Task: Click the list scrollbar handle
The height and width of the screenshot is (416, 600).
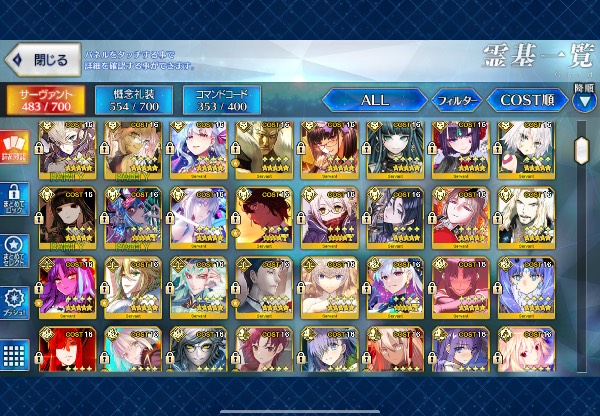Action: point(581,150)
